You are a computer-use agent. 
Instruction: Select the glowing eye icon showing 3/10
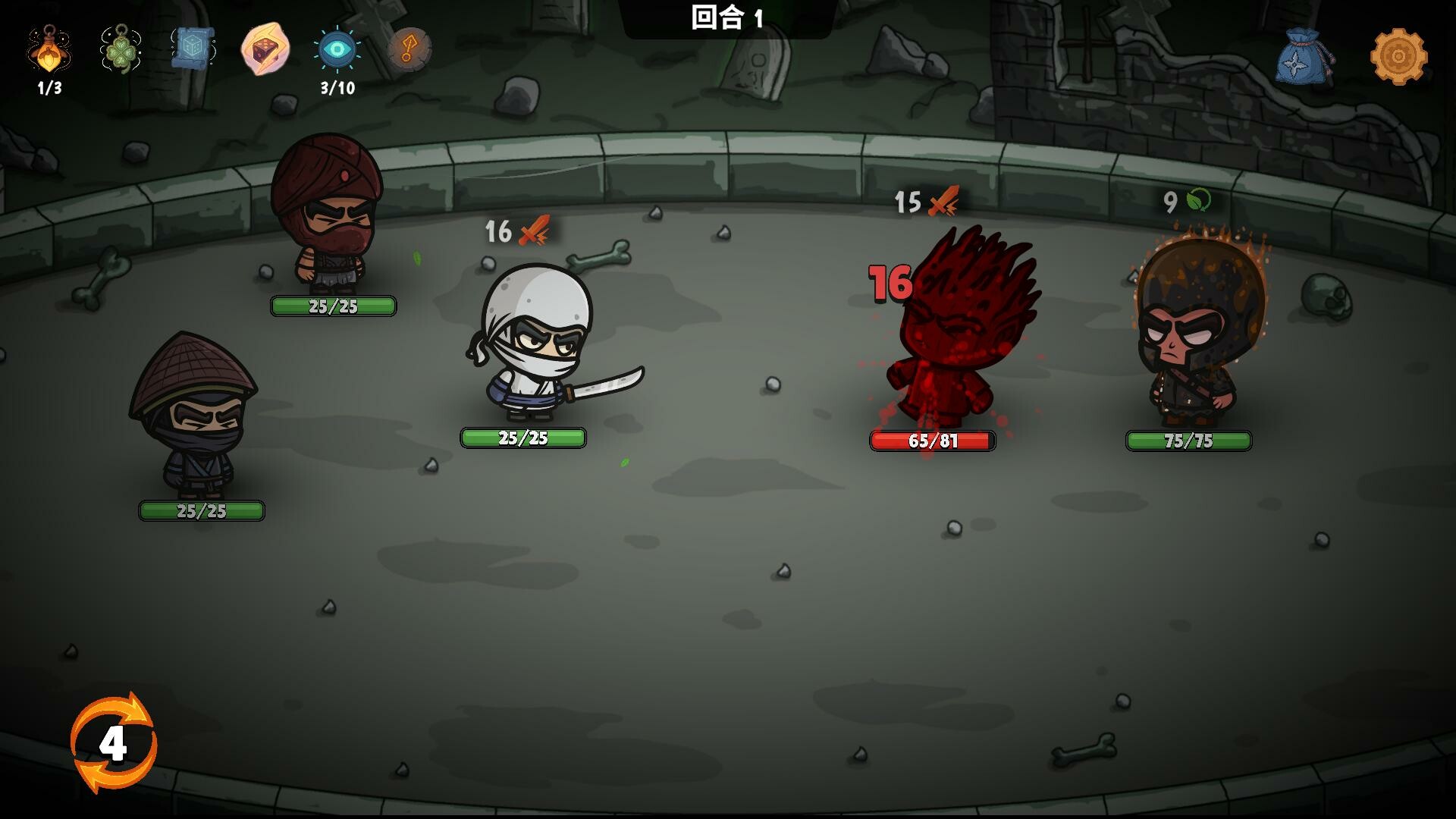coord(336,49)
